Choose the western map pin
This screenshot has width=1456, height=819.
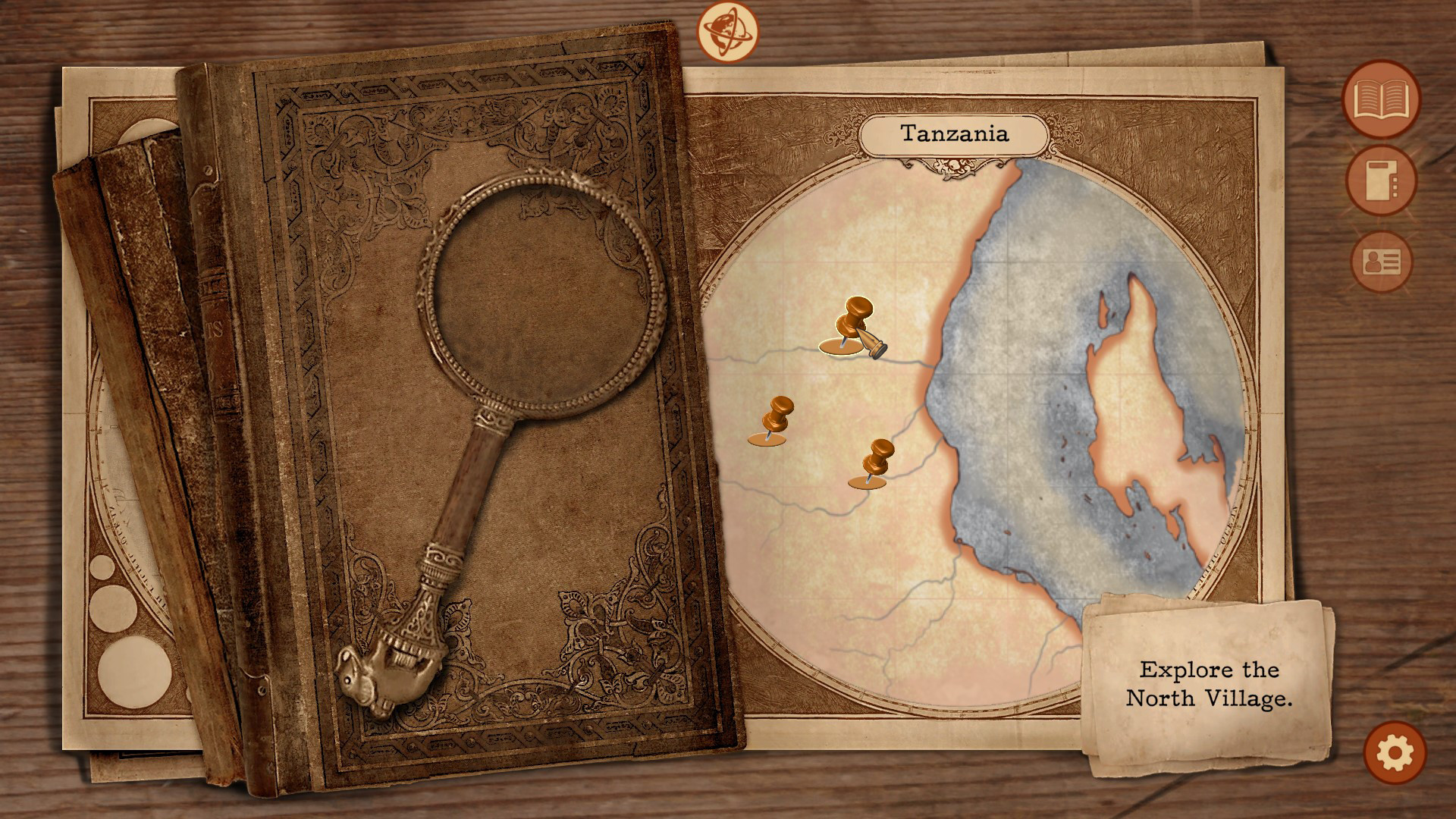(x=774, y=419)
